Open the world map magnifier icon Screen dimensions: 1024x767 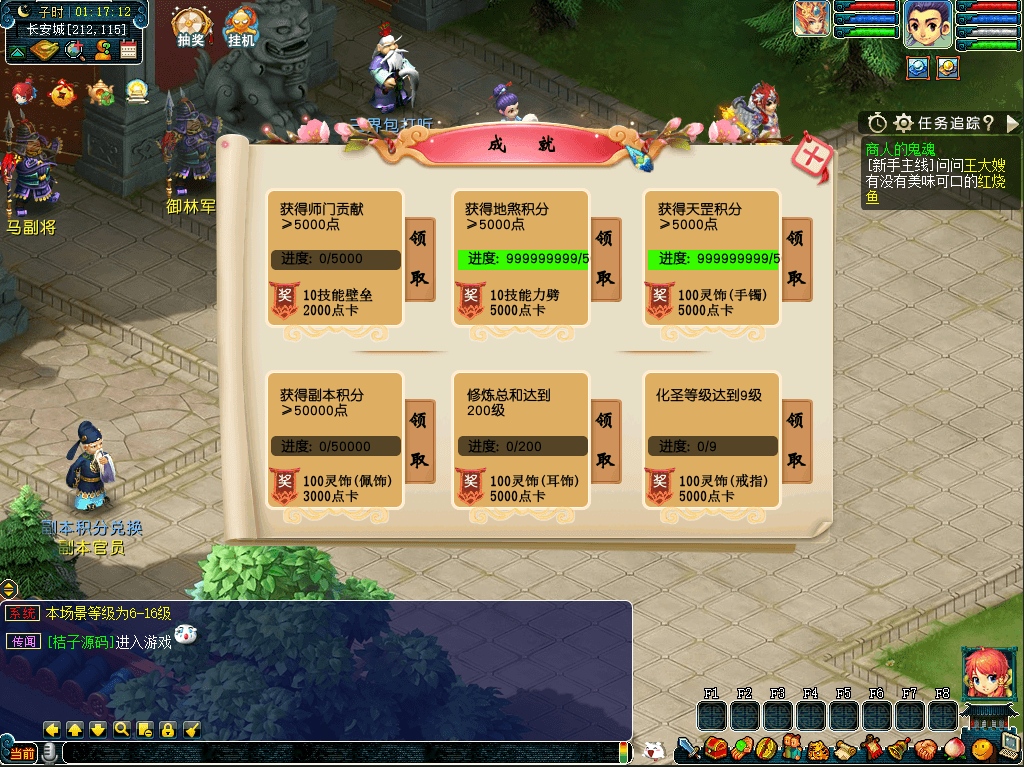74,51
